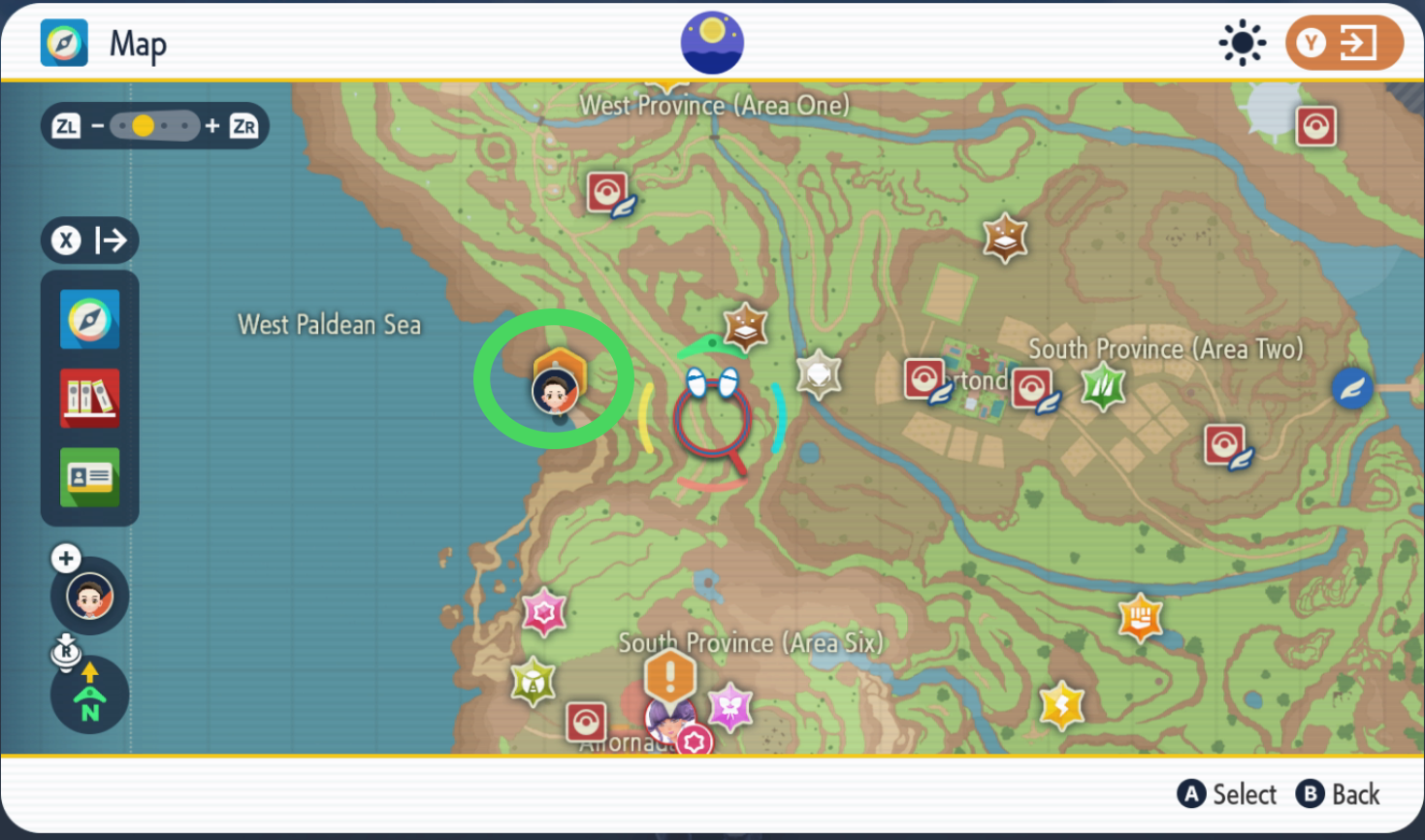Open the Profile card icon in the sidebar
The height and width of the screenshot is (840, 1425).
pos(89,476)
